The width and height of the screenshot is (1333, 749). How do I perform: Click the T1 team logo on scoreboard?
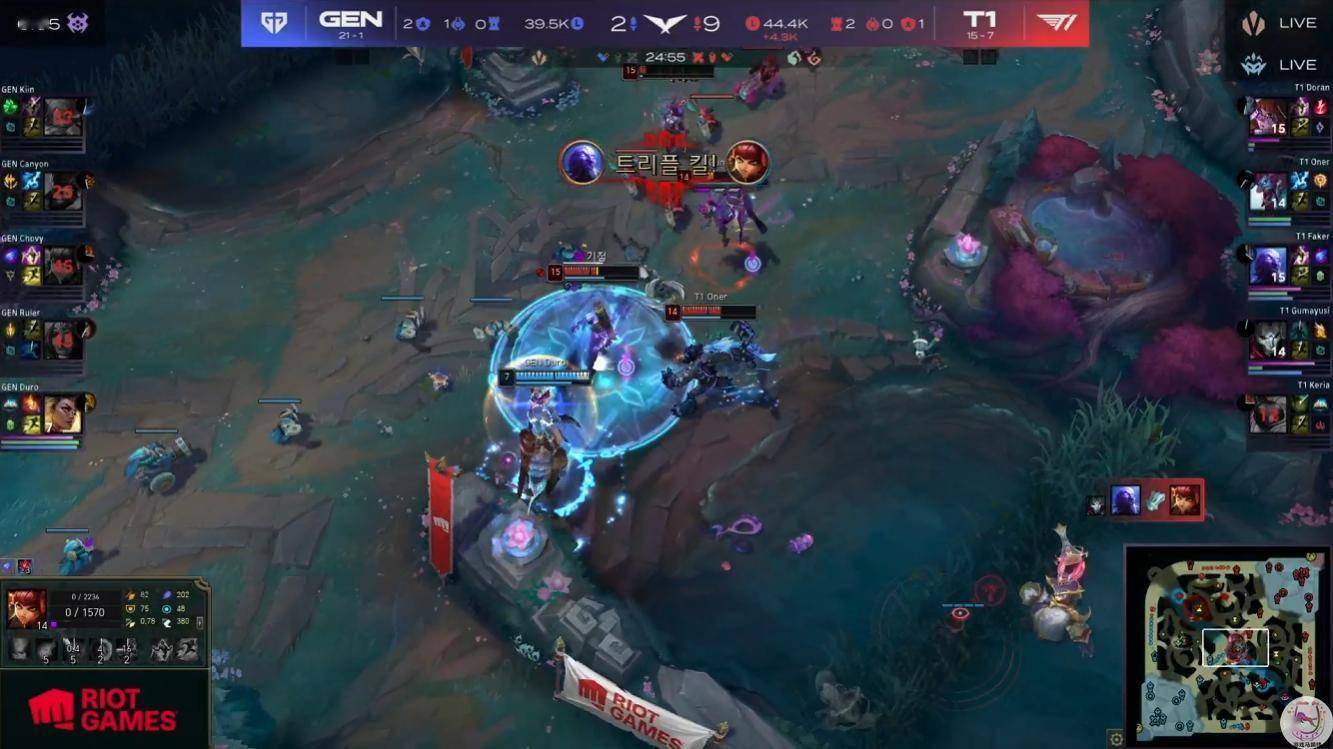(1056, 22)
